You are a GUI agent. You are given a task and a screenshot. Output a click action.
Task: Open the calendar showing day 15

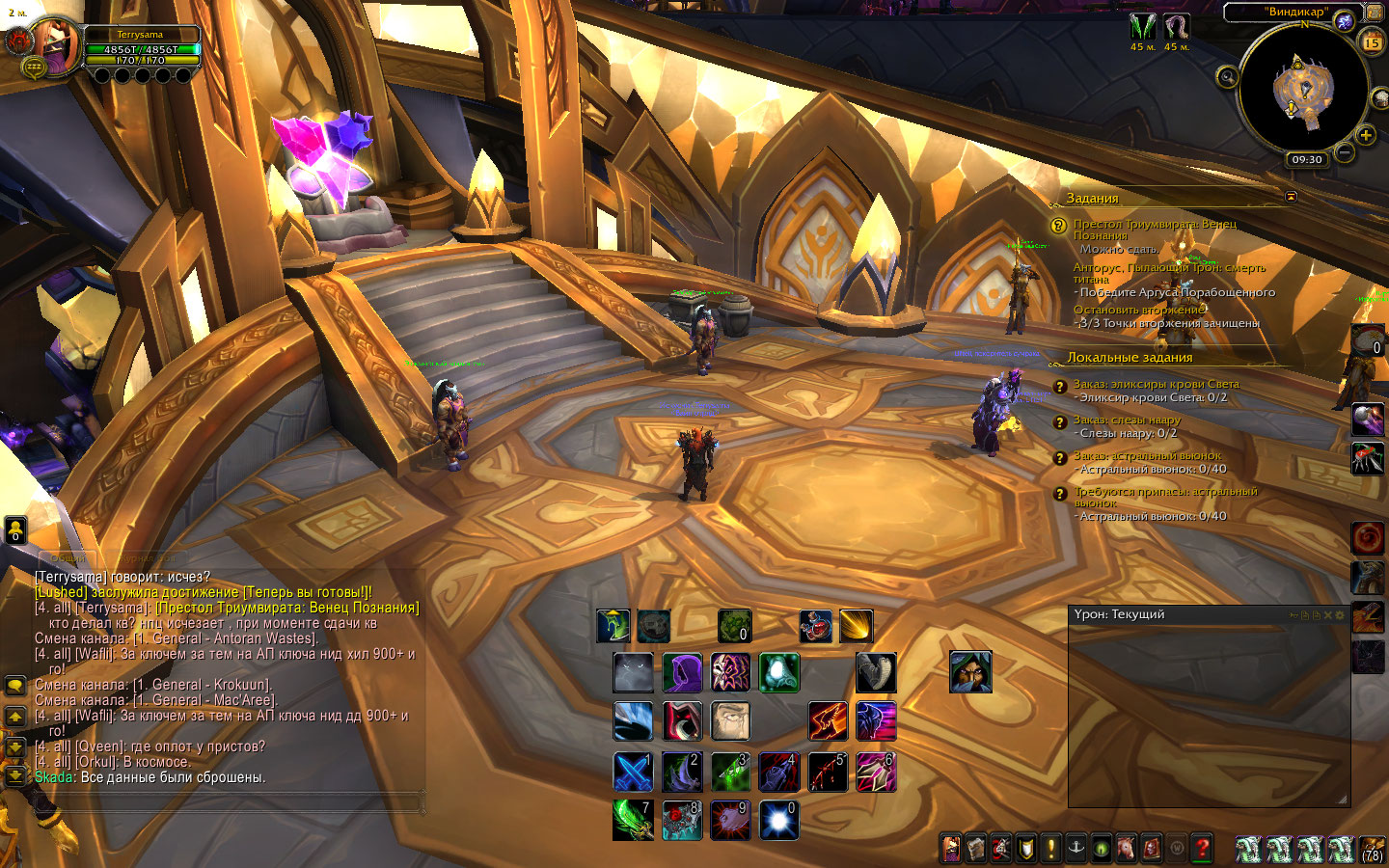(x=1372, y=42)
